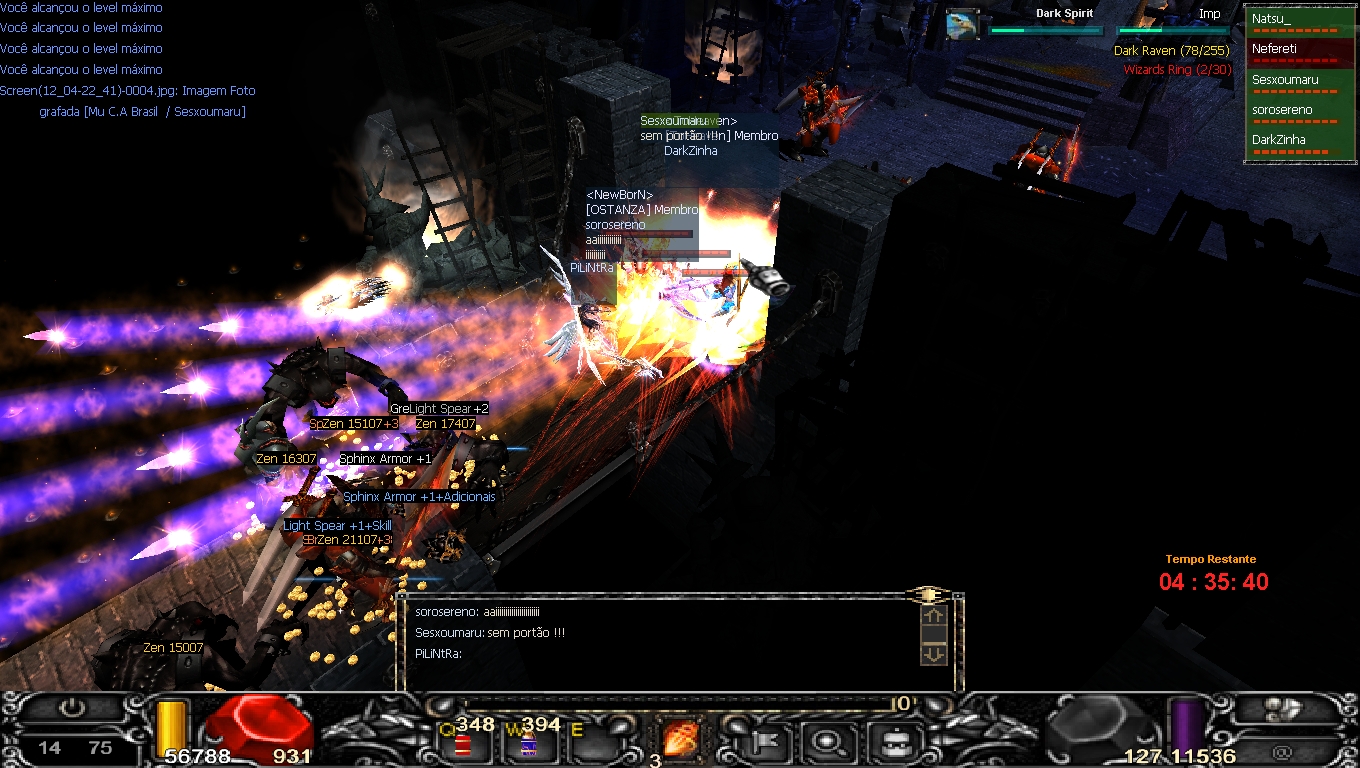Screen dimensions: 1360x768
Task: Use the red potion in Q slot
Action: click(464, 744)
